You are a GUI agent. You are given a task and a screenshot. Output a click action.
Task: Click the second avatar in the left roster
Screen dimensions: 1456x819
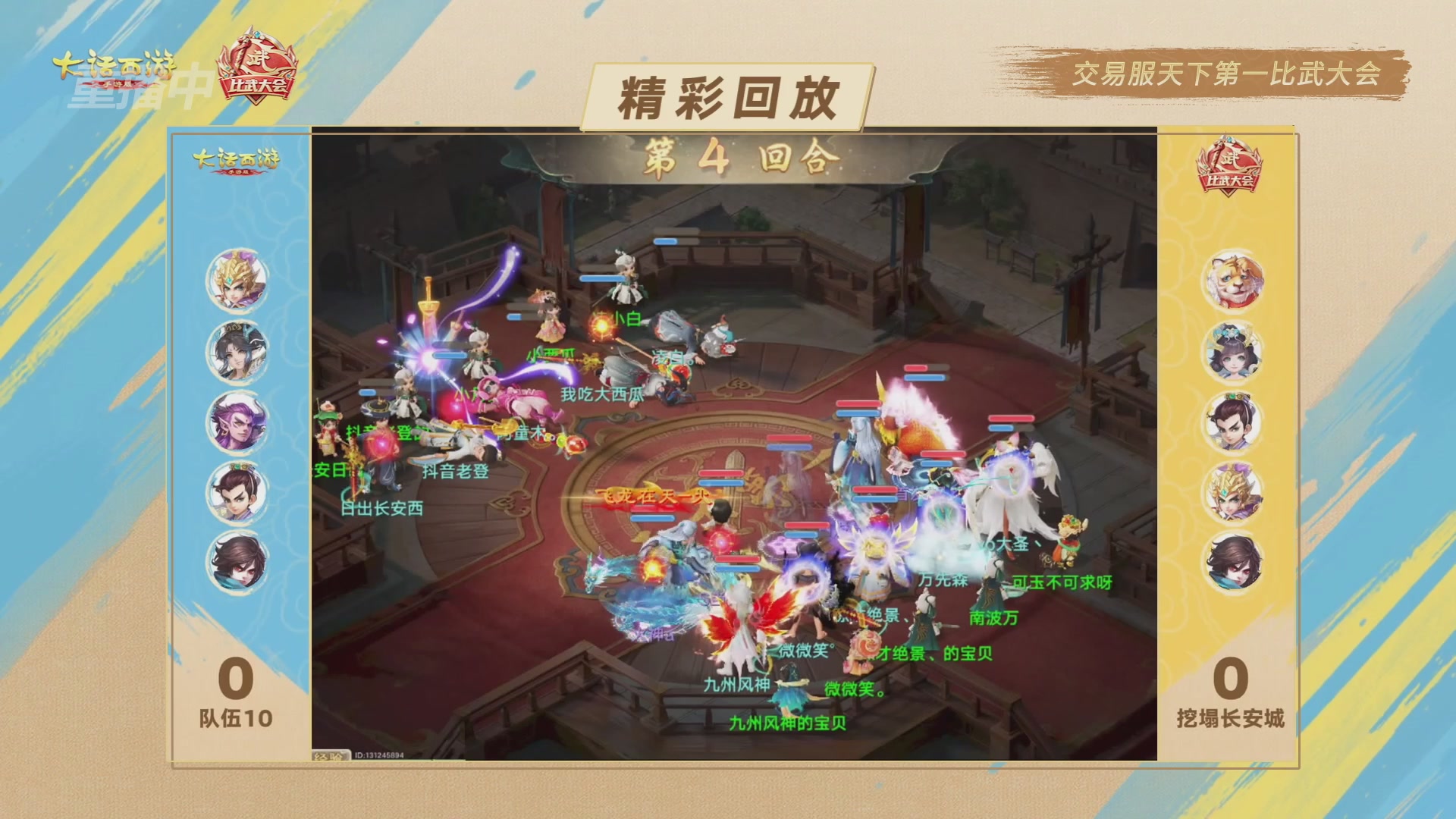pyautogui.click(x=238, y=351)
